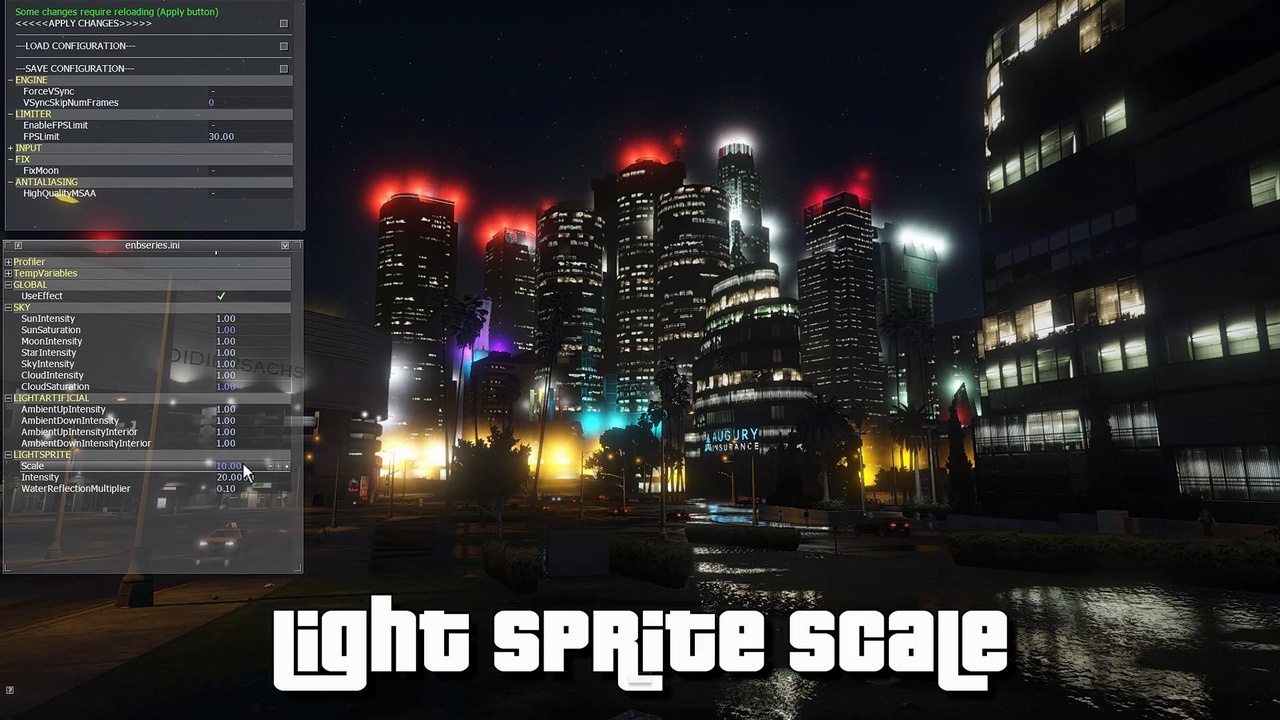Viewport: 1280px width, 720px height.
Task: Click LOAD CONFIGURATION
Action: point(75,45)
